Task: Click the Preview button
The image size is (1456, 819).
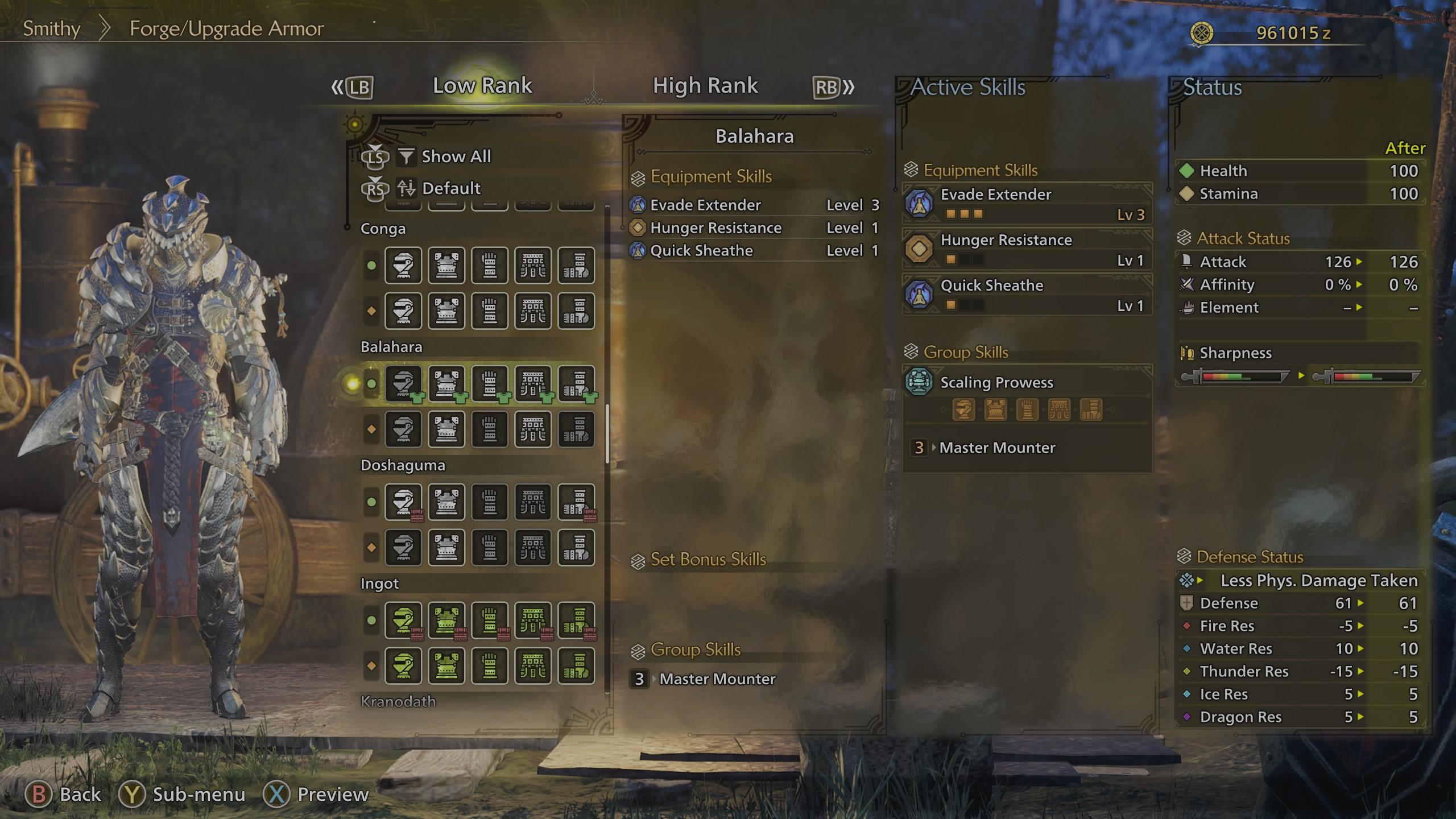Action: (x=324, y=794)
